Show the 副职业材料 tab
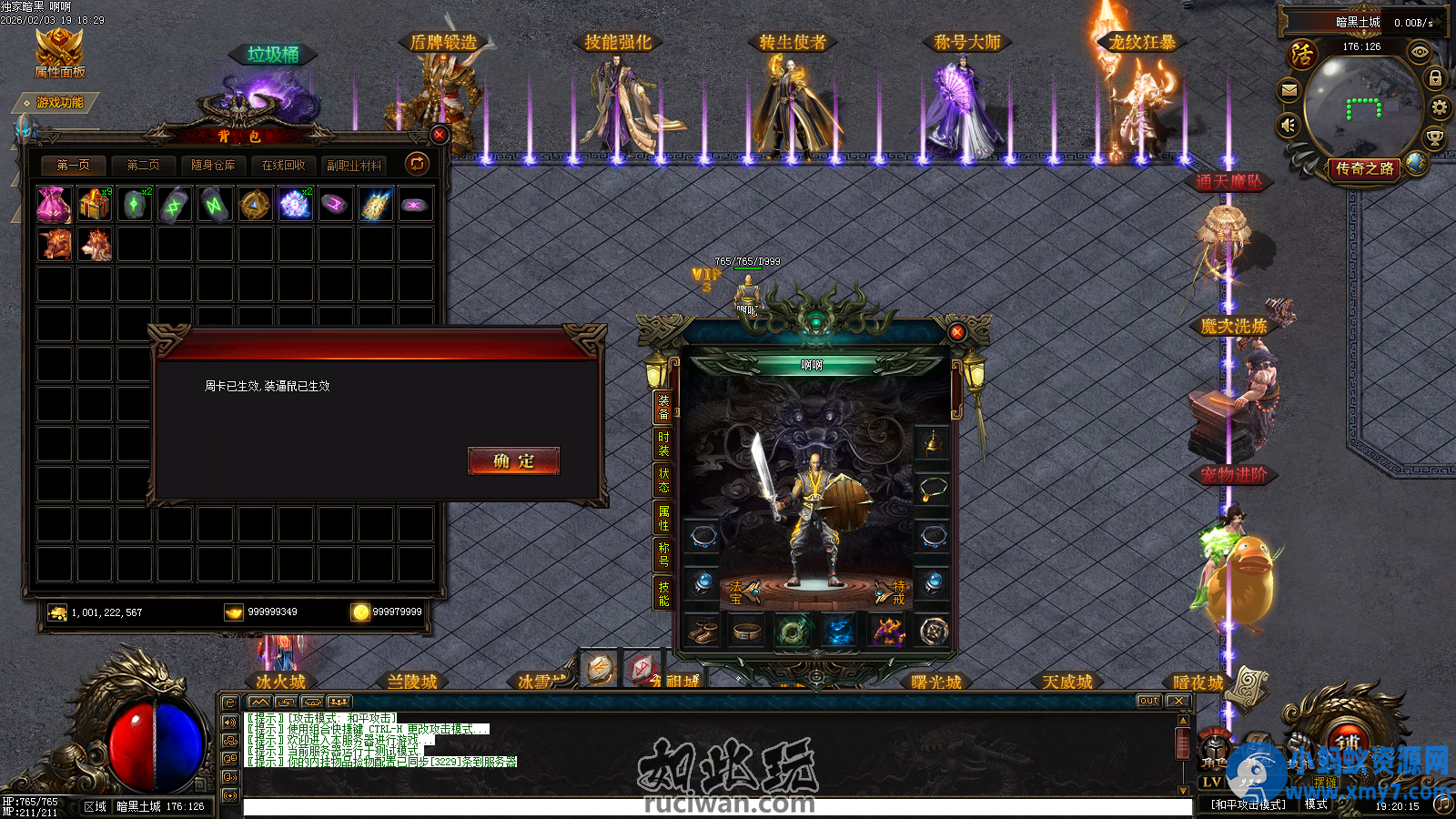 pyautogui.click(x=354, y=165)
